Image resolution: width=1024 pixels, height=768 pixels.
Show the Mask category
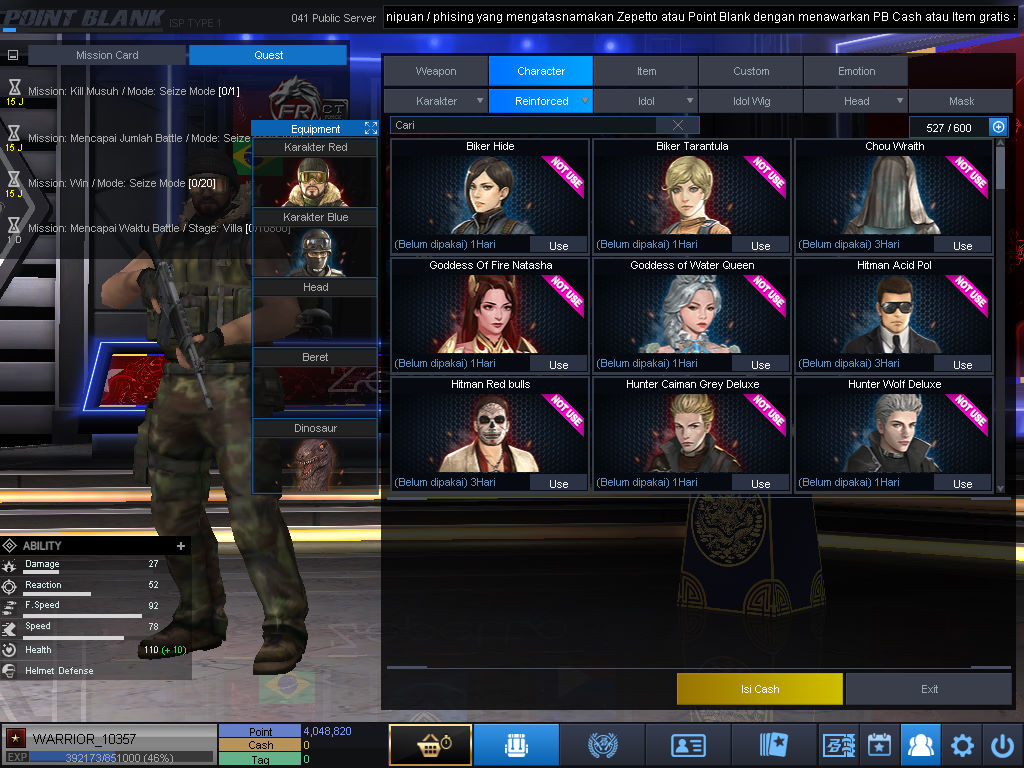click(x=961, y=101)
